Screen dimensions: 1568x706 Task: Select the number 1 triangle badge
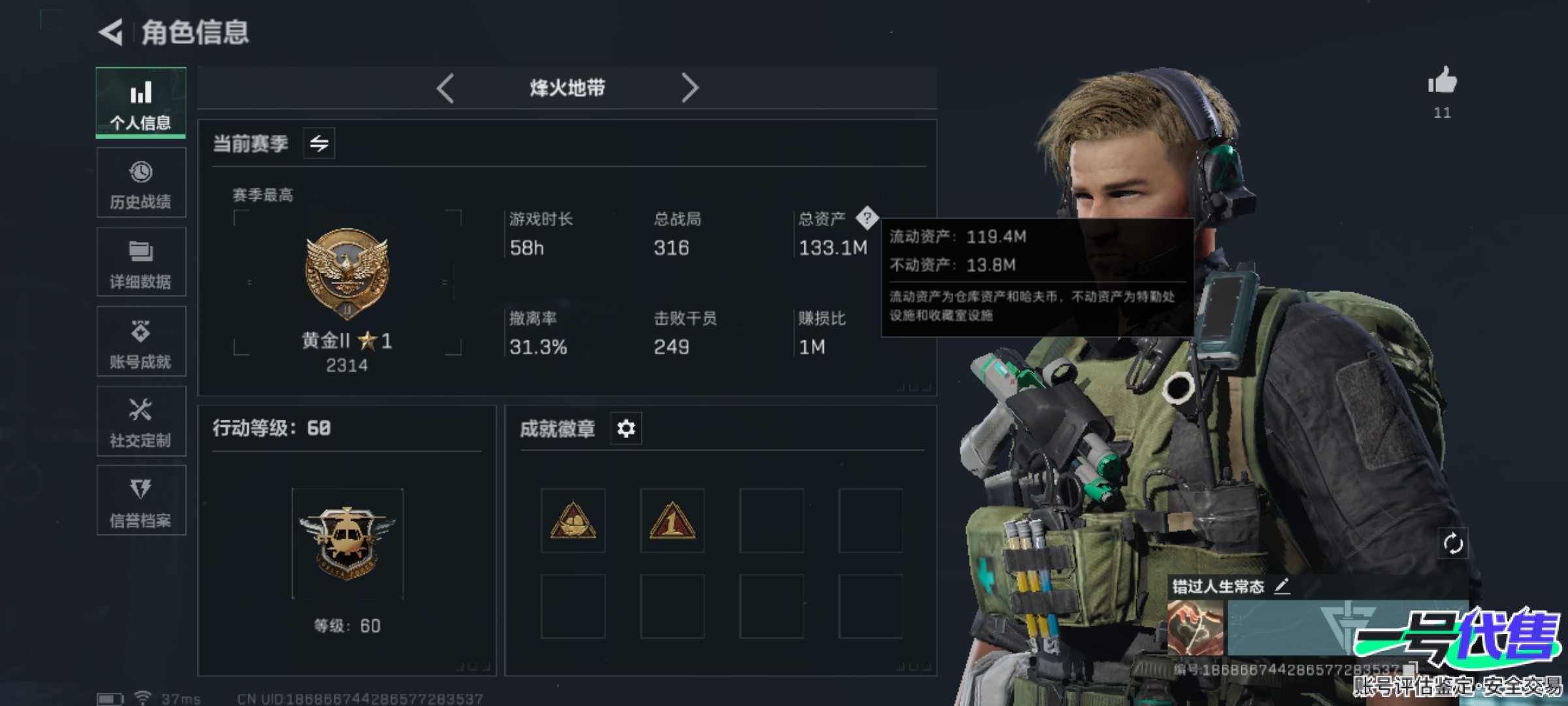(x=672, y=521)
